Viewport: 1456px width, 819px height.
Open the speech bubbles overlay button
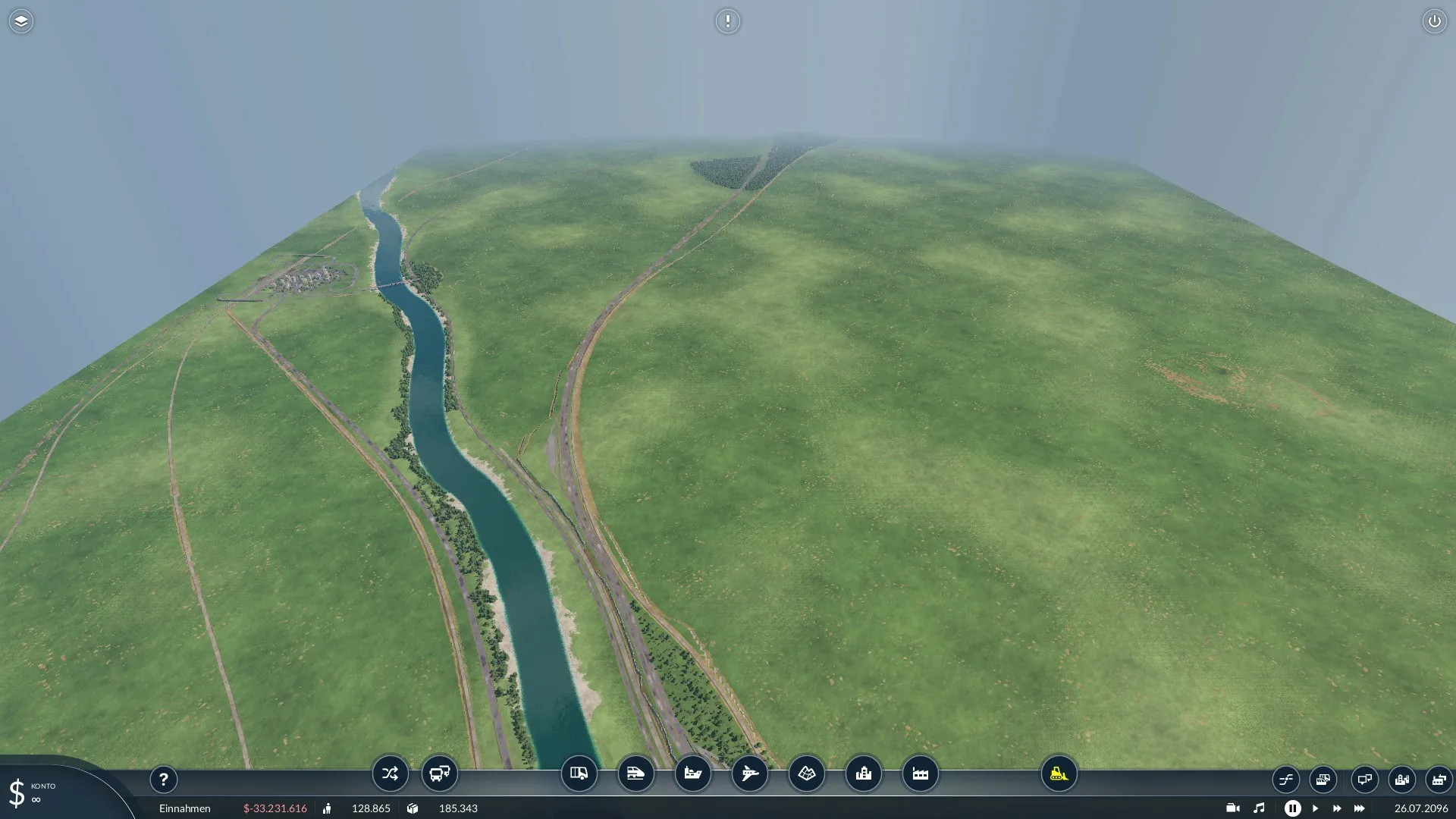coord(1364,779)
